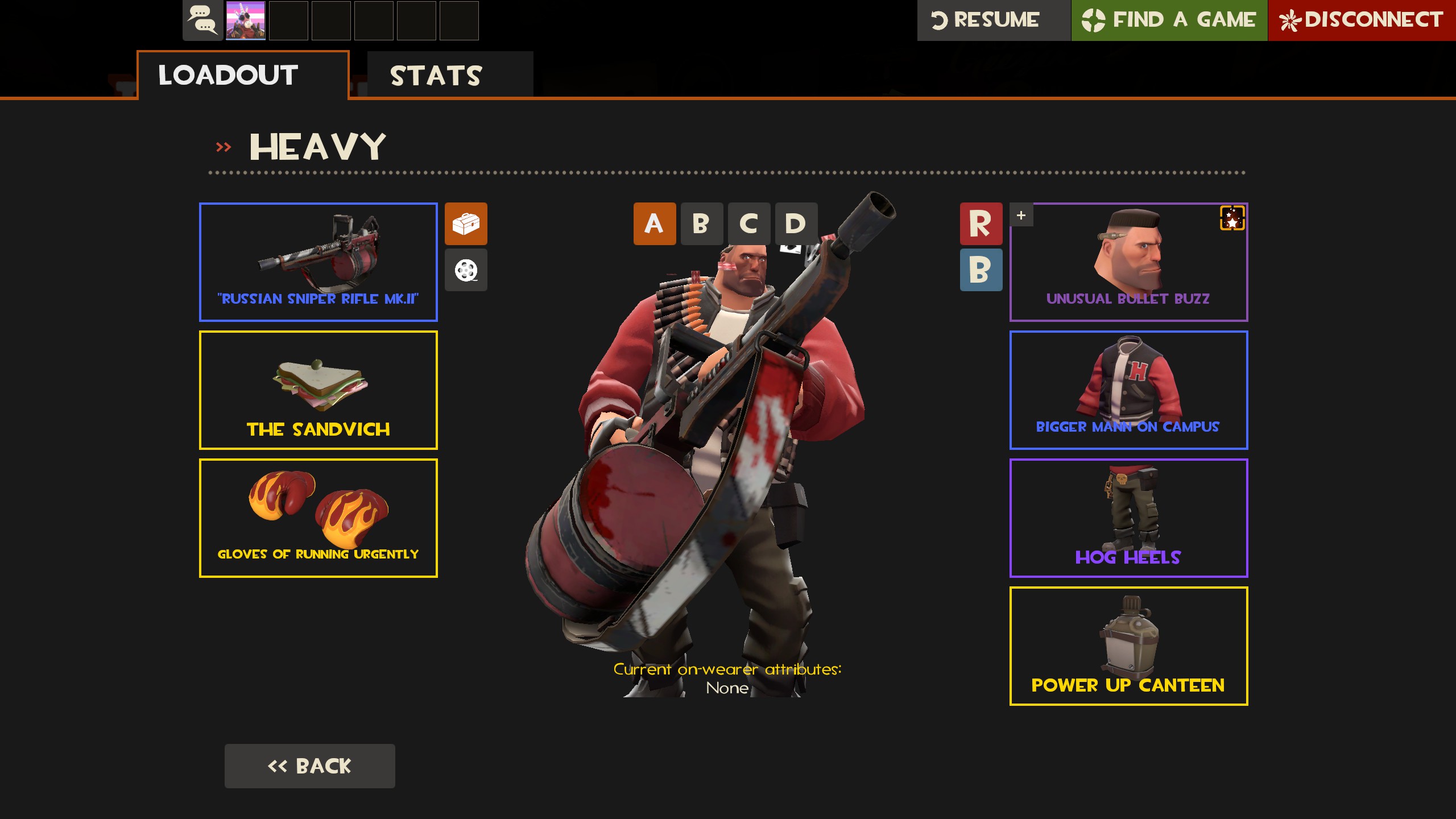Preview the blue team color
This screenshot has width=1456, height=819.
pyautogui.click(x=981, y=270)
